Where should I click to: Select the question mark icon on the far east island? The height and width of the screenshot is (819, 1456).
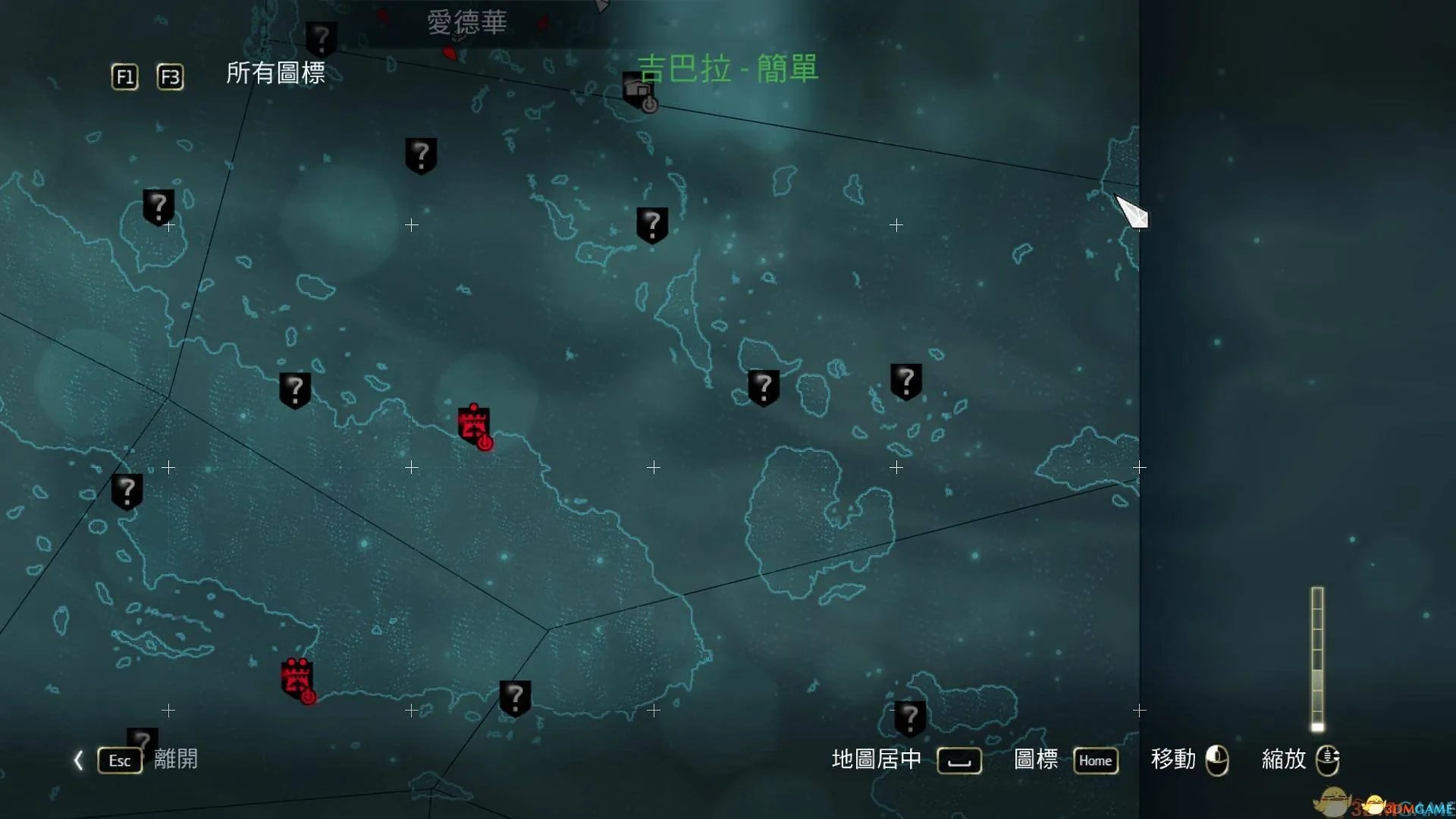click(x=907, y=381)
